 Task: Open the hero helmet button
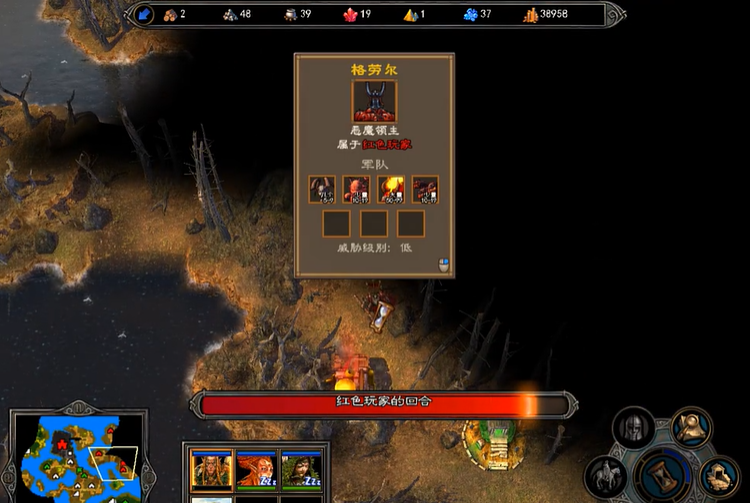[x=632, y=427]
